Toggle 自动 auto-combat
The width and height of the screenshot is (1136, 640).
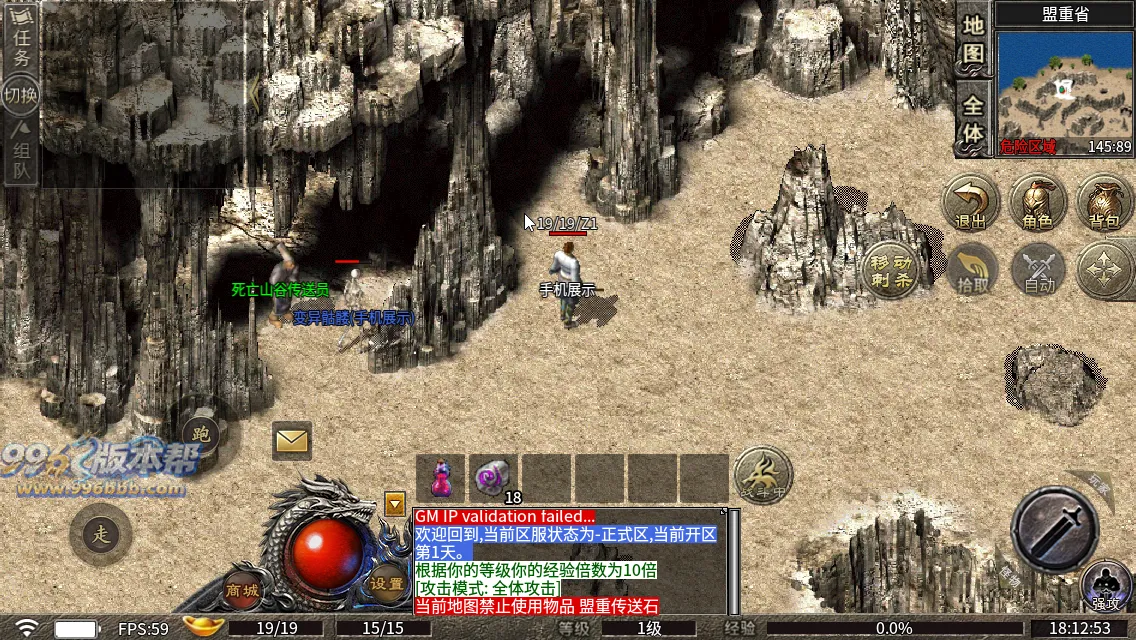tap(1038, 270)
